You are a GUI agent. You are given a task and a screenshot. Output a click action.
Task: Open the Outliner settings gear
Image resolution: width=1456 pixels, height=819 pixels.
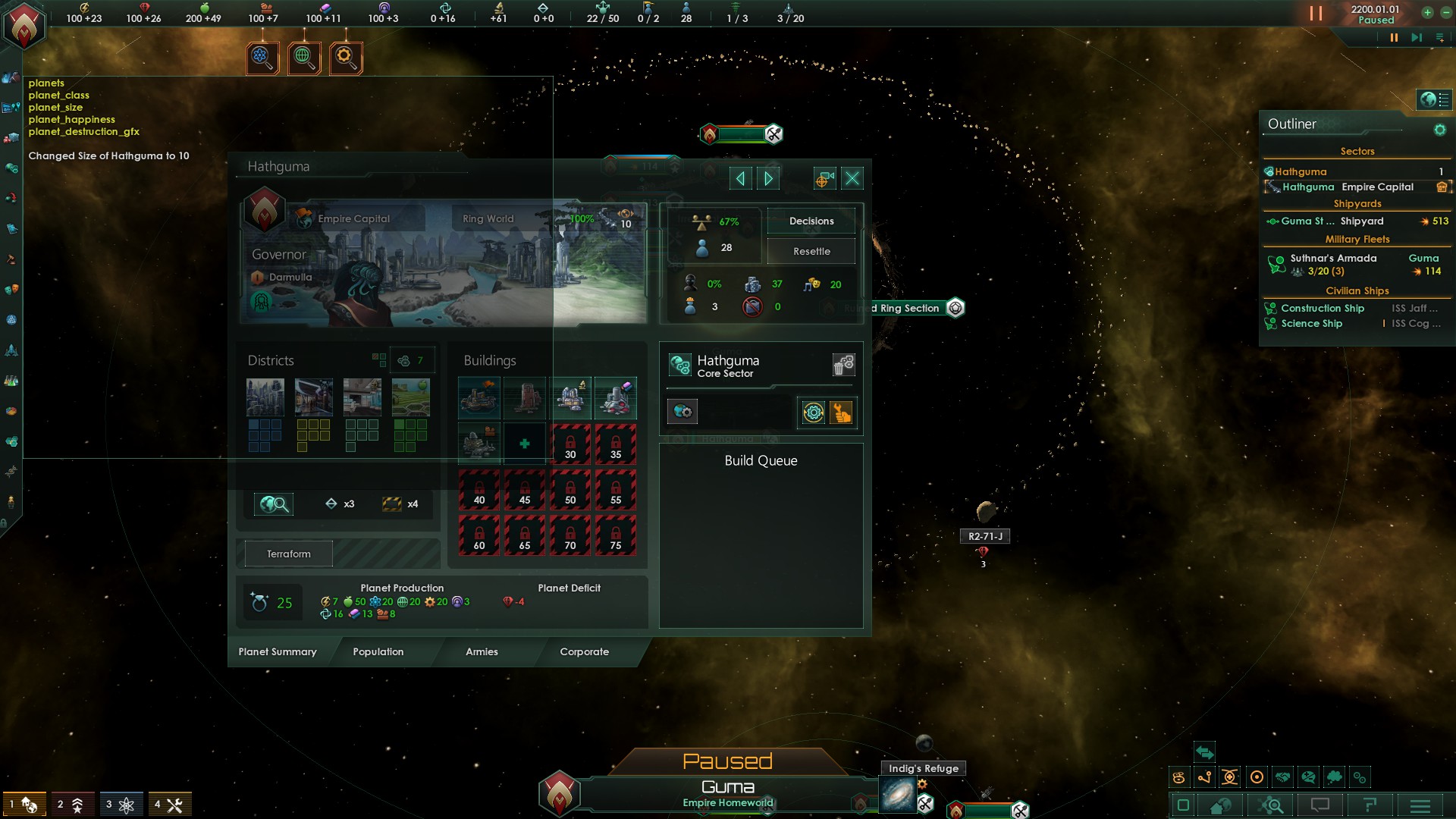[x=1439, y=130]
